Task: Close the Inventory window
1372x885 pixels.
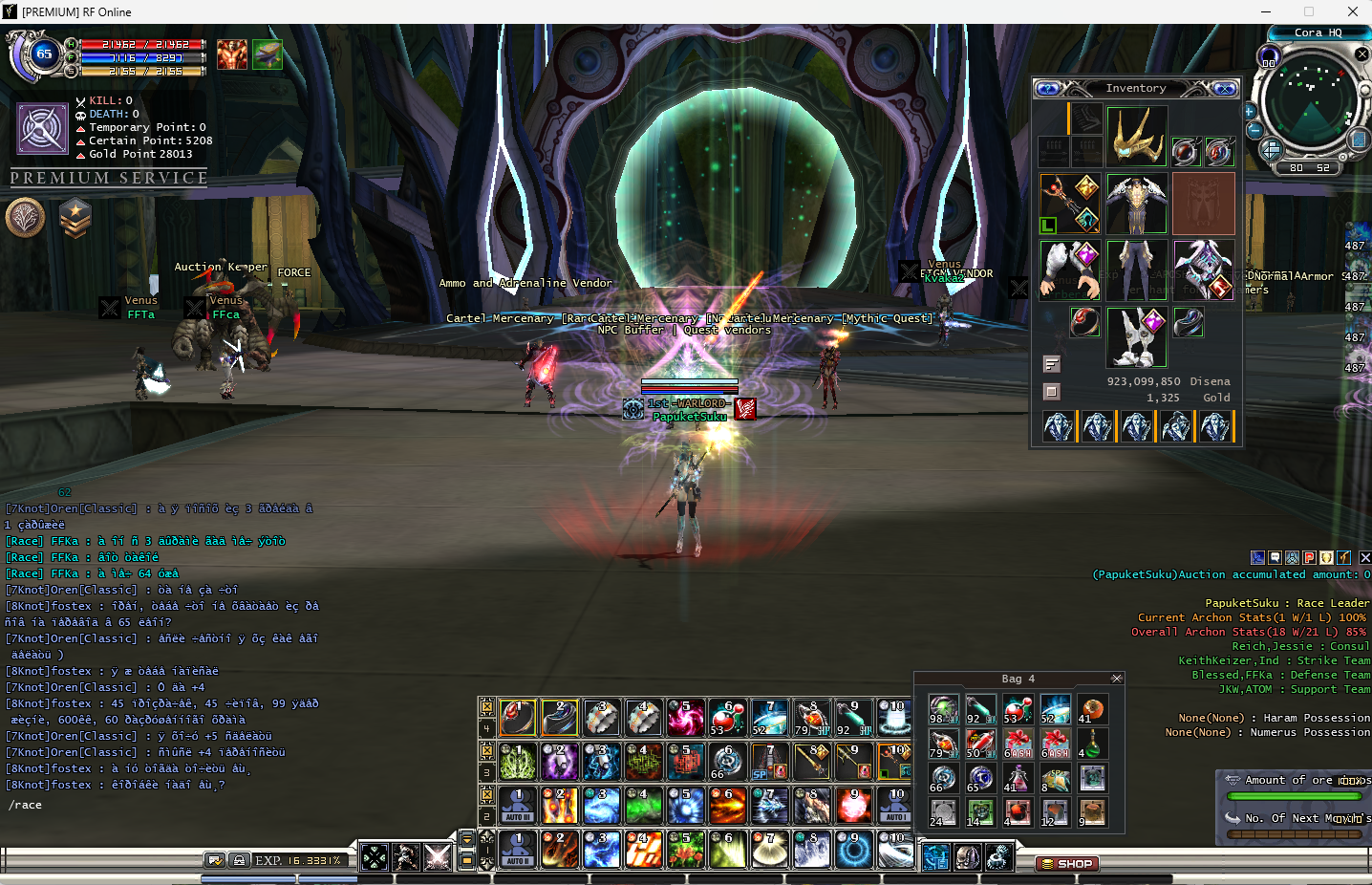Action: pos(1224,89)
